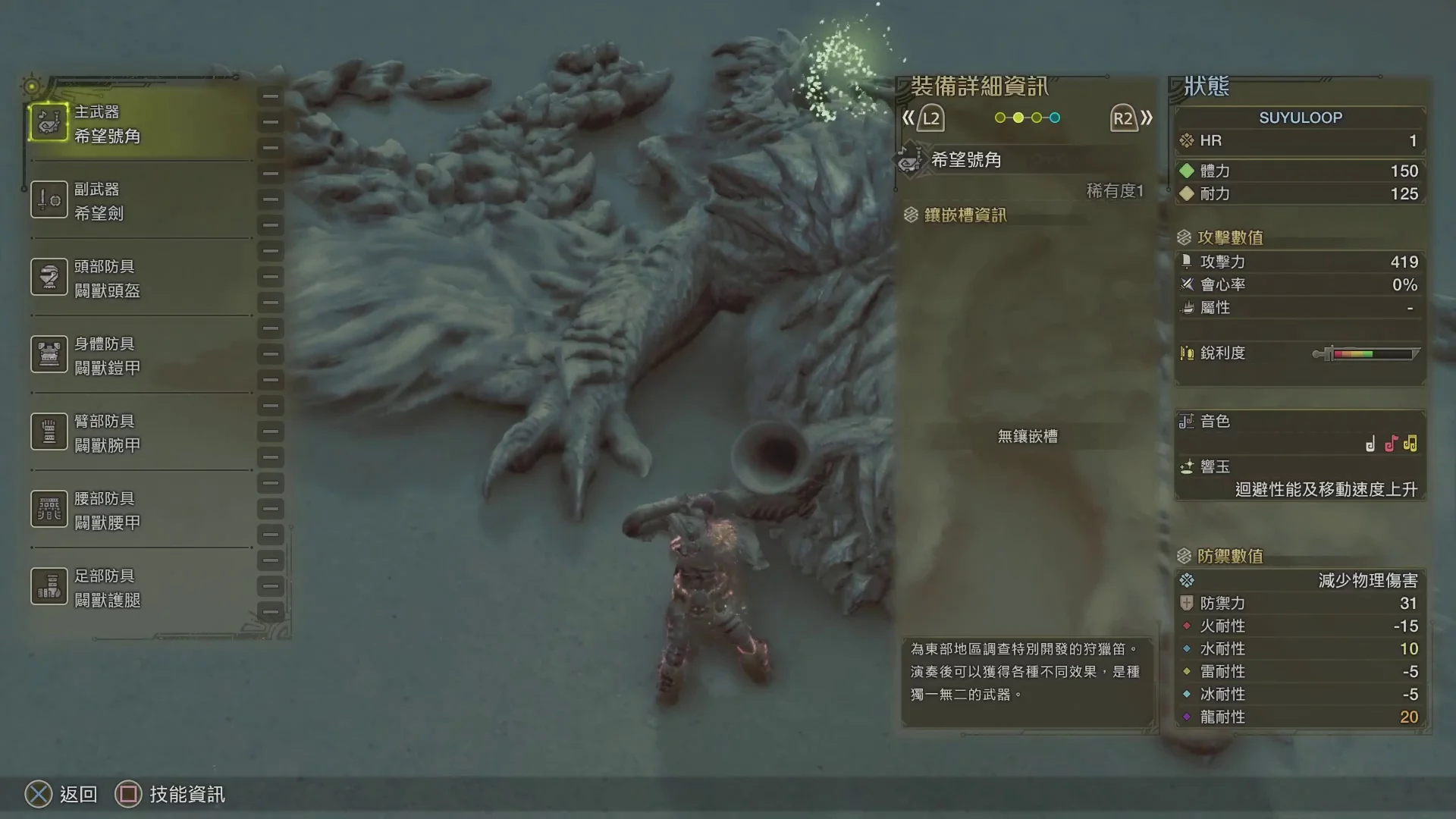The image size is (1456, 819).
Task: Click the 音色 note icon
Action: click(x=1187, y=422)
